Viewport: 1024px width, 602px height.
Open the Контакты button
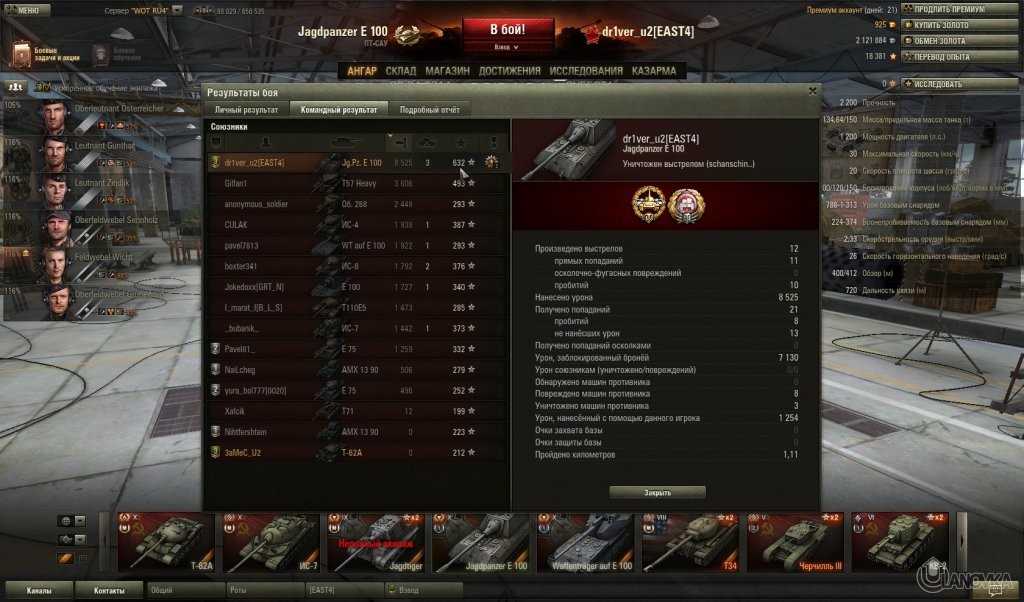click(x=110, y=591)
